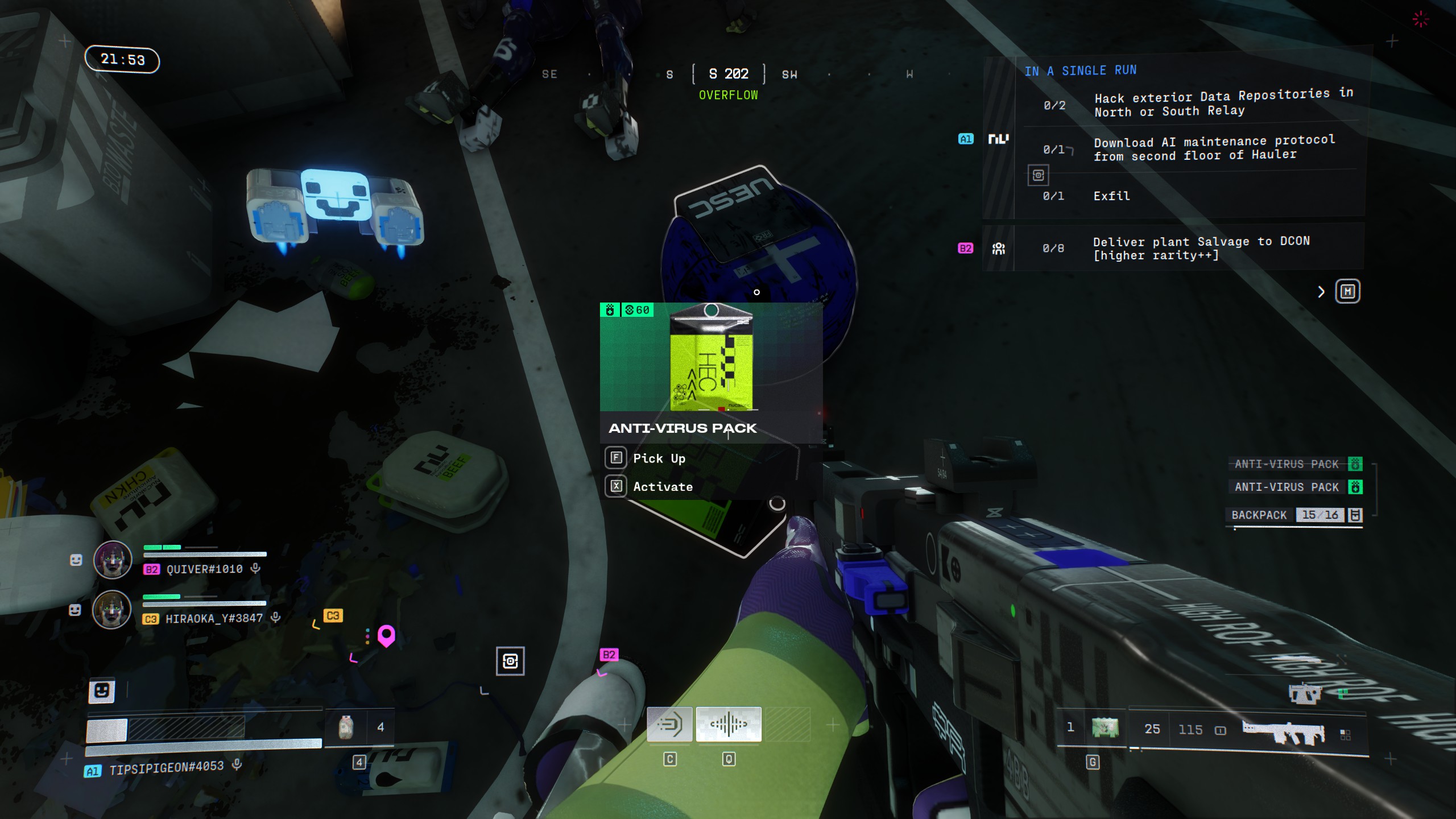
Task: Click QUIVER#1010's squad portrait
Action: pyautogui.click(x=113, y=560)
